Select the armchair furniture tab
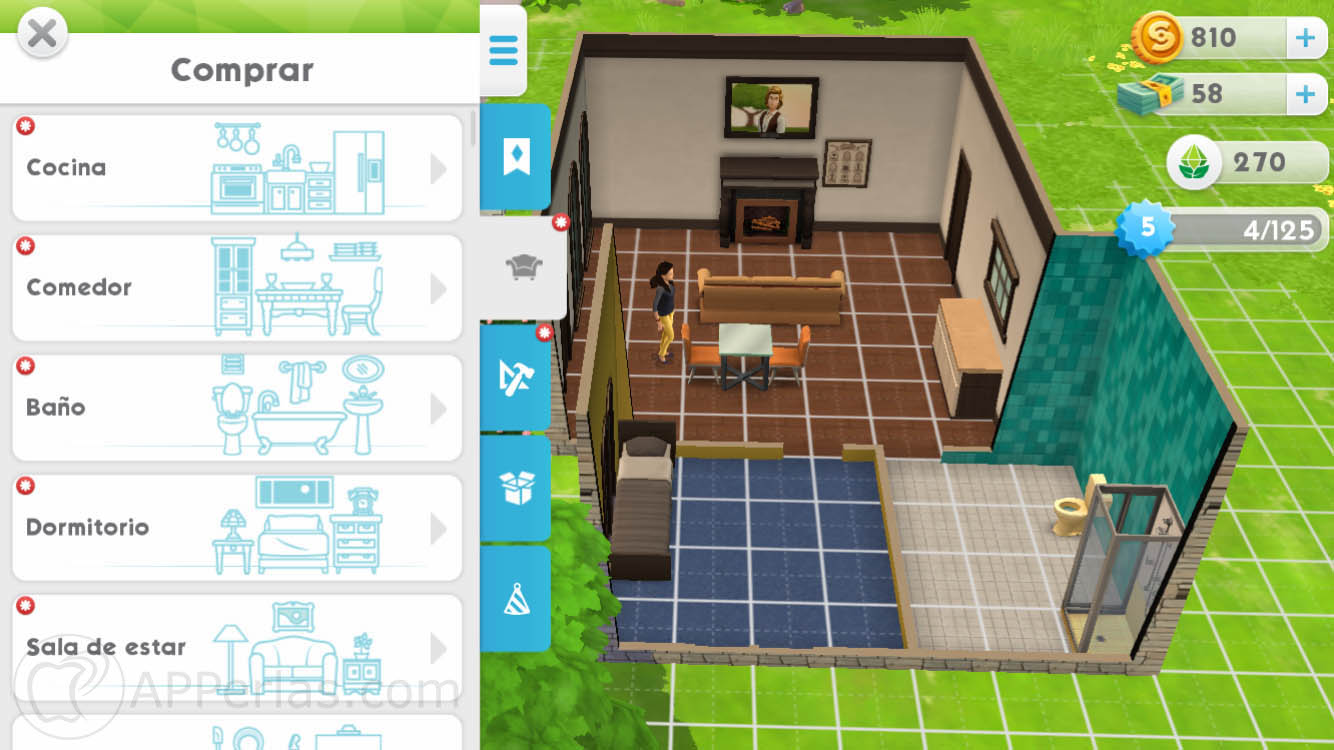 click(x=523, y=266)
